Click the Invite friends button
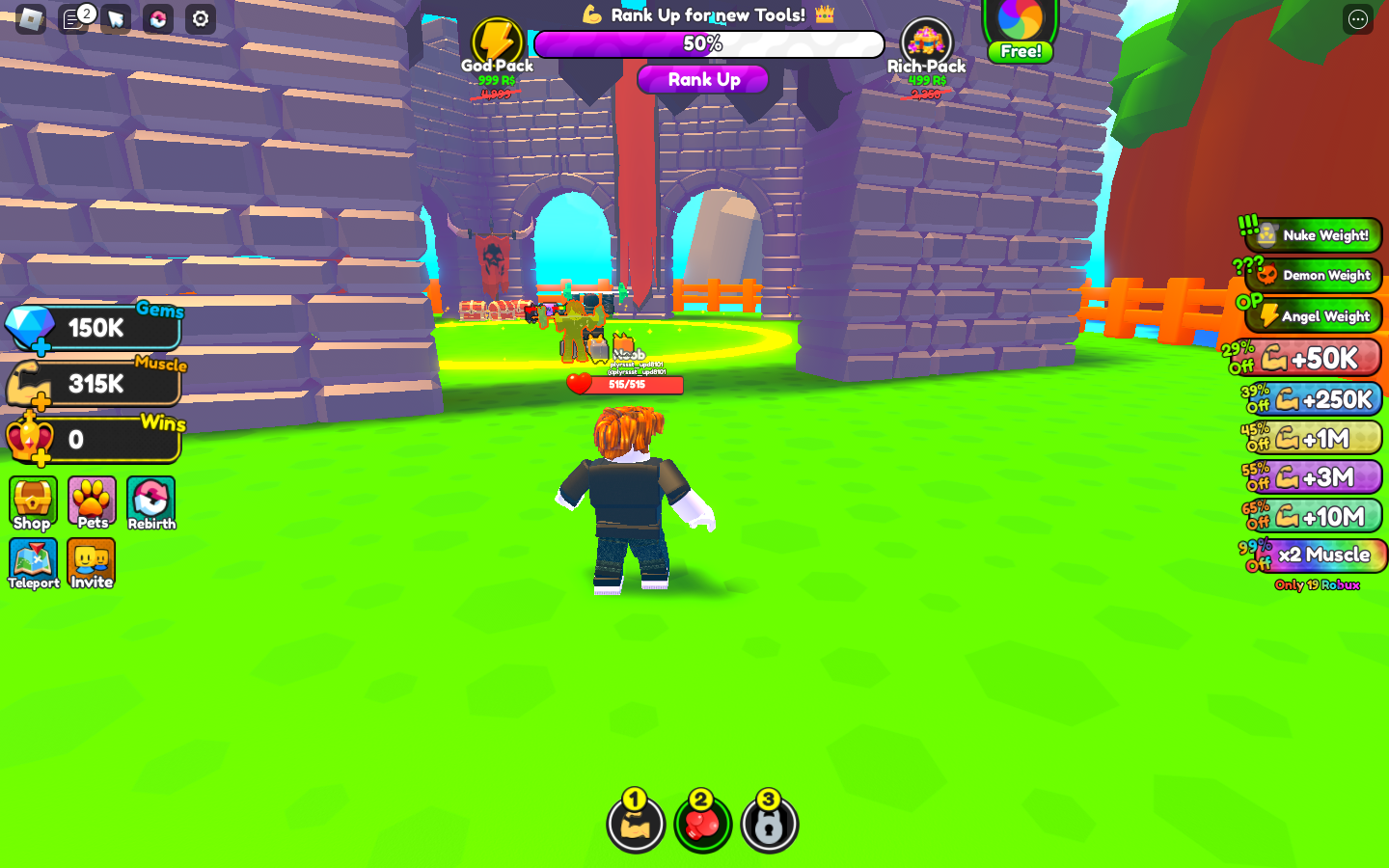The height and width of the screenshot is (868, 1389). tap(92, 564)
